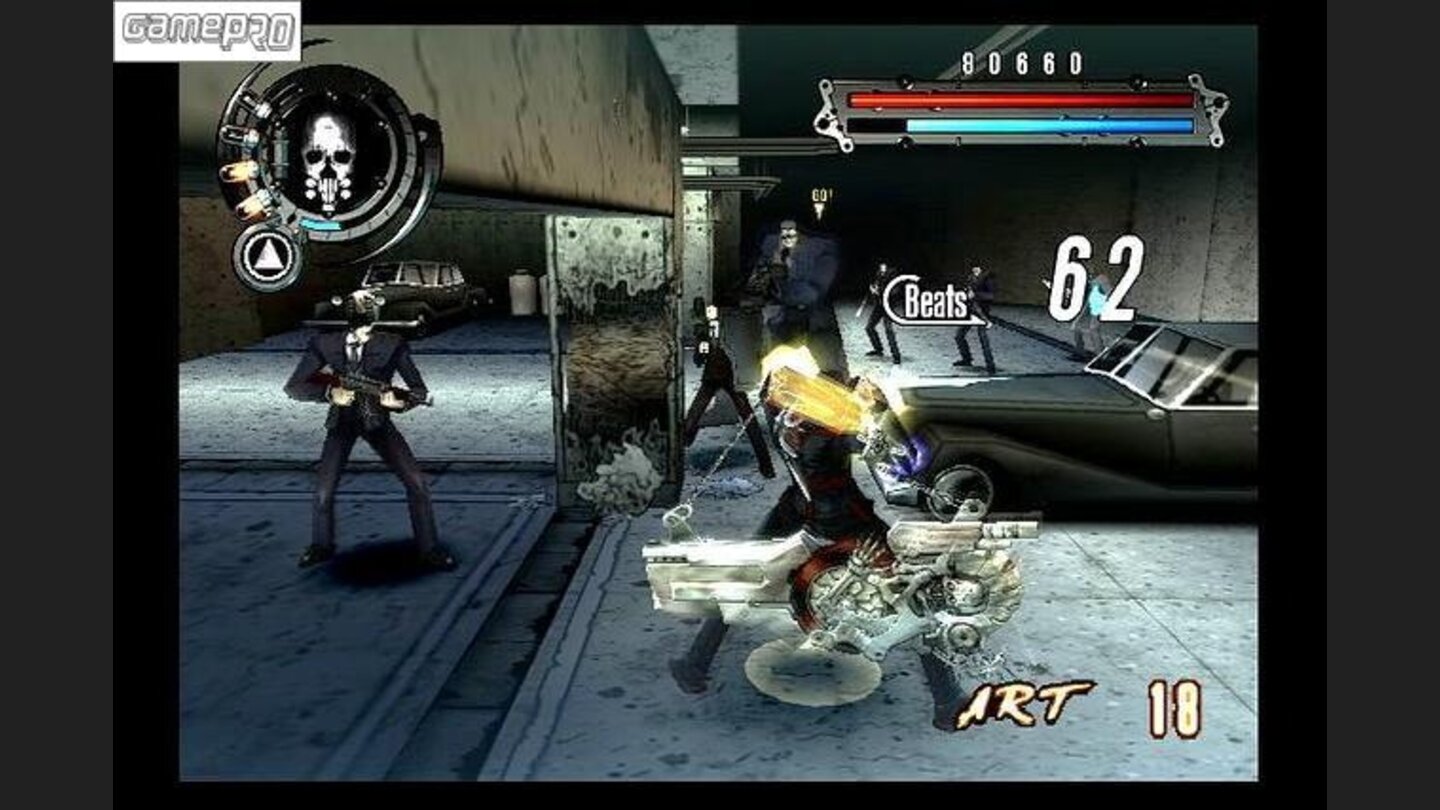Select the glowing orange bullet shell icon
This screenshot has width=1440, height=810.
(239, 173)
